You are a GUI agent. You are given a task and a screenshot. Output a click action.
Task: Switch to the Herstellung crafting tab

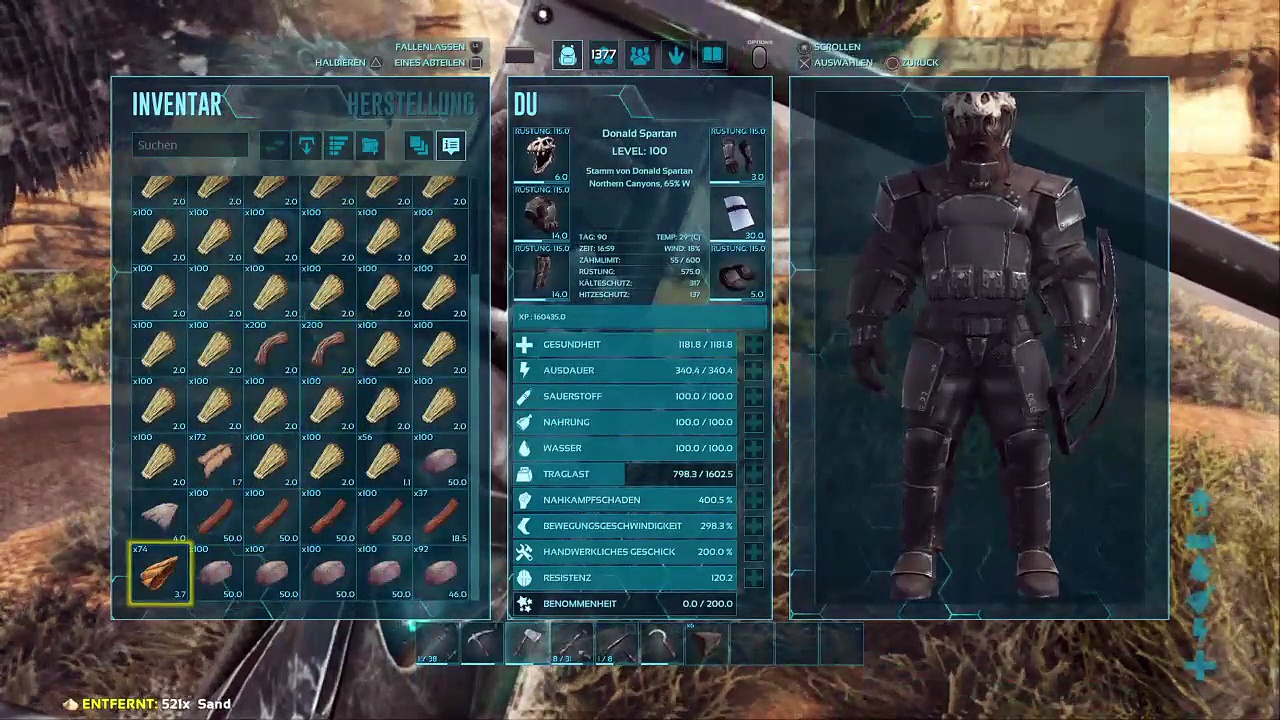click(410, 104)
